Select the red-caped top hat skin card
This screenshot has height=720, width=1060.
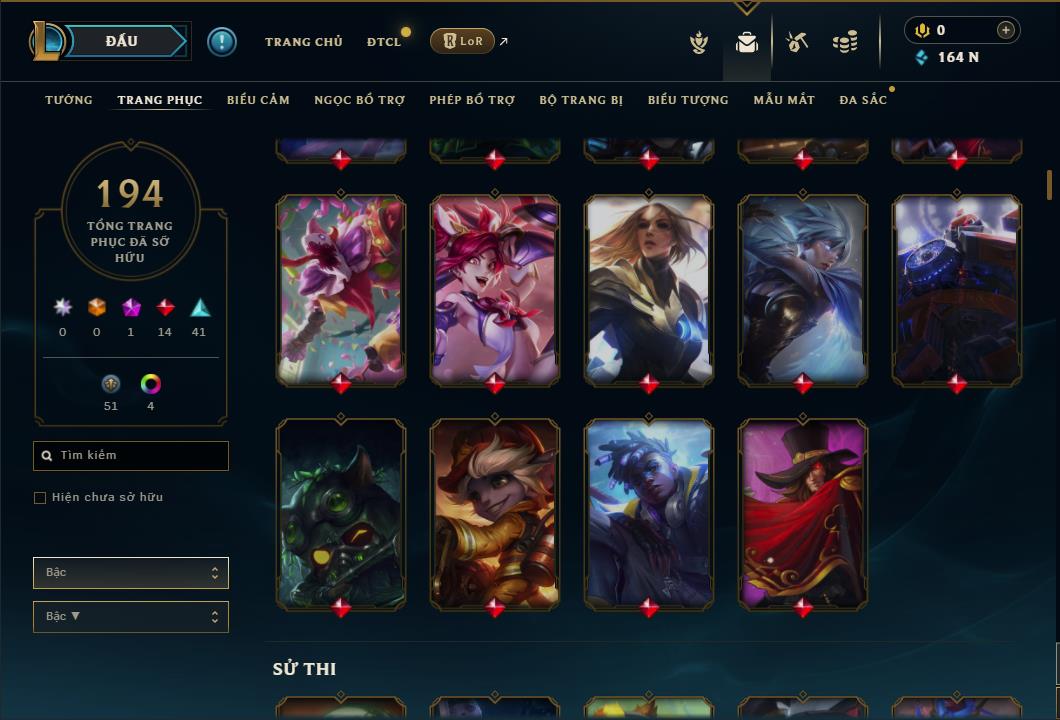click(803, 514)
